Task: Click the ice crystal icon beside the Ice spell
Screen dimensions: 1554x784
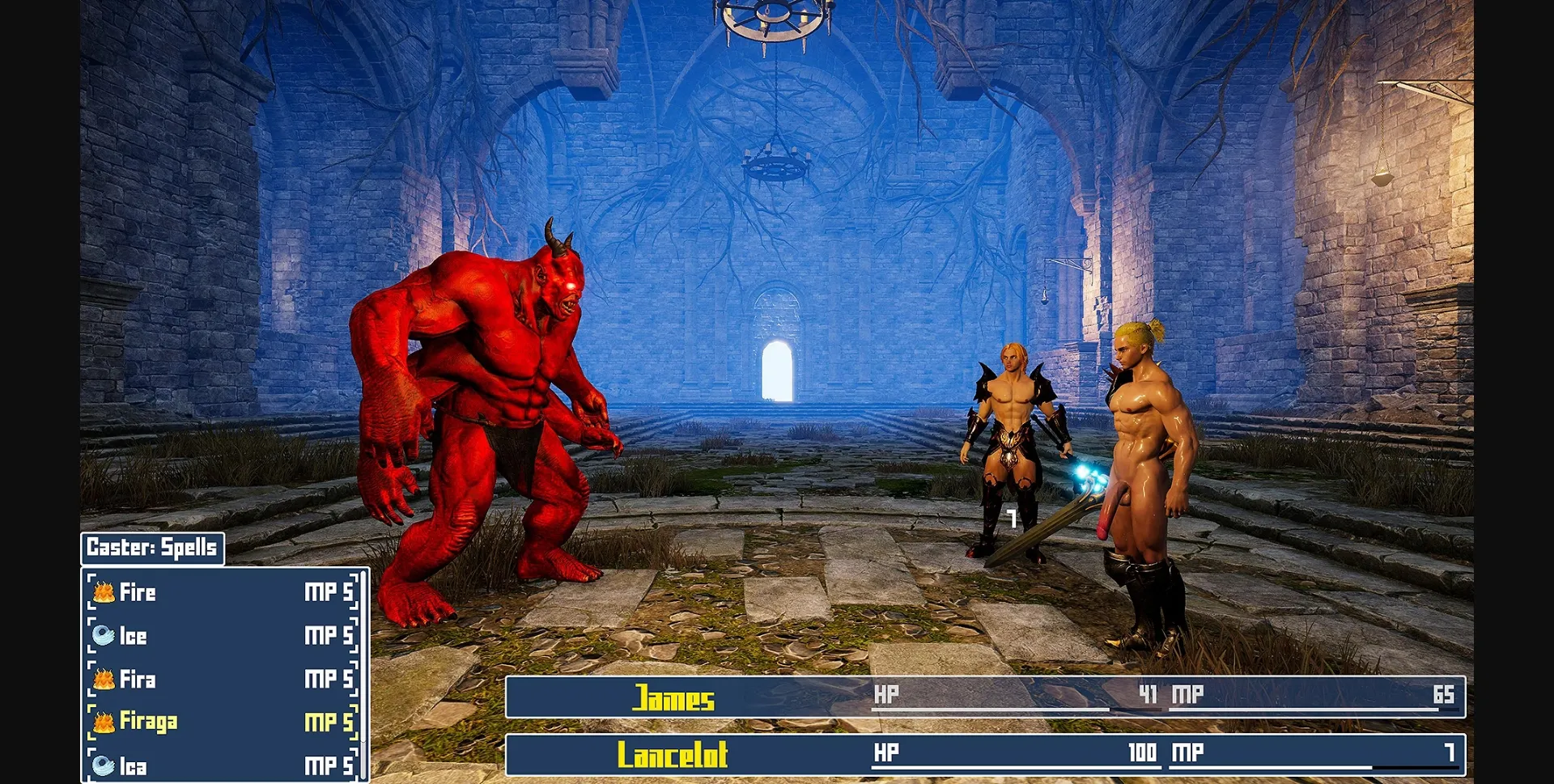Action: [105, 637]
